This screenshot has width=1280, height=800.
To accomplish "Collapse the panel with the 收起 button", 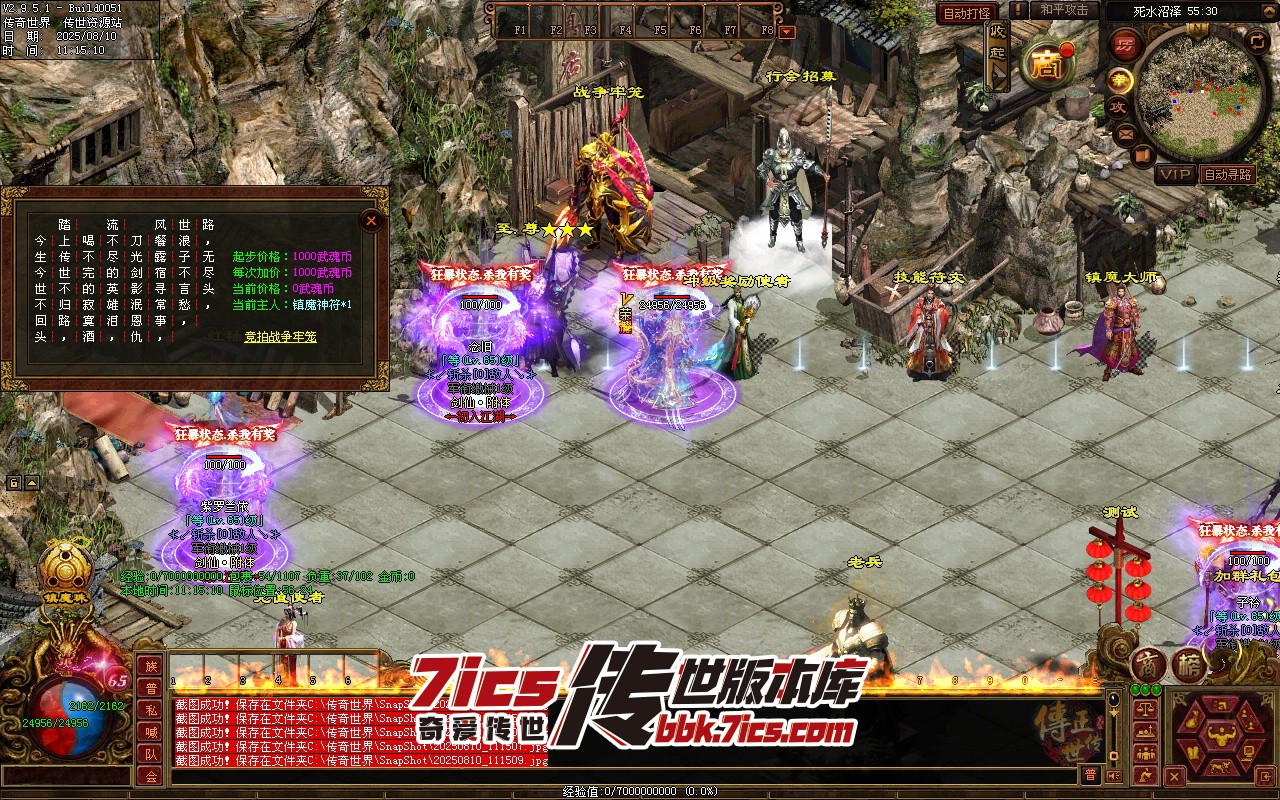I will click(997, 55).
